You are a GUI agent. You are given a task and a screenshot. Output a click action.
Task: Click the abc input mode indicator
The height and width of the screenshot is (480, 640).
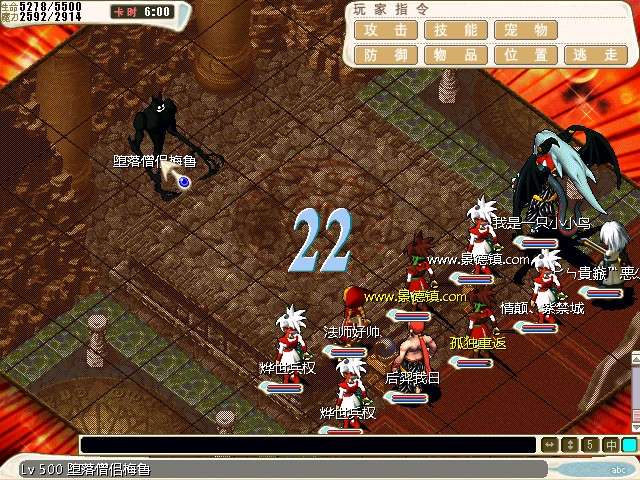[x=617, y=469]
